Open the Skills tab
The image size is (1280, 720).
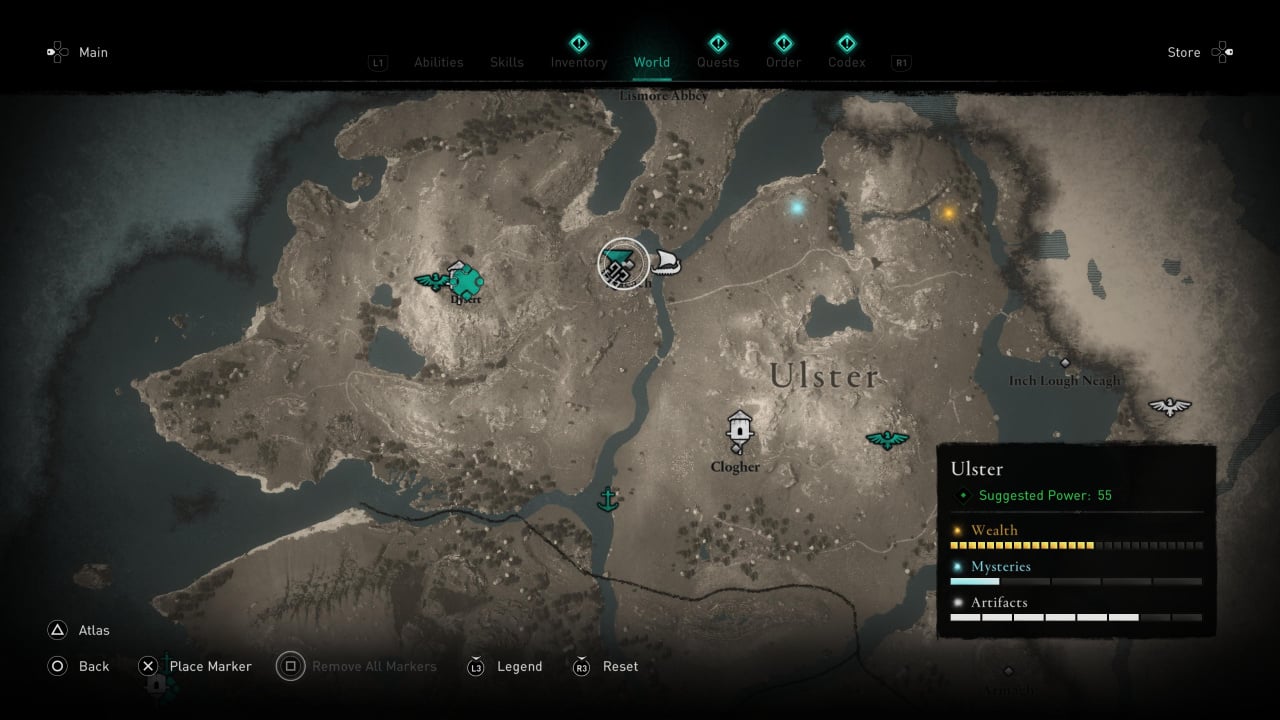[x=506, y=62]
